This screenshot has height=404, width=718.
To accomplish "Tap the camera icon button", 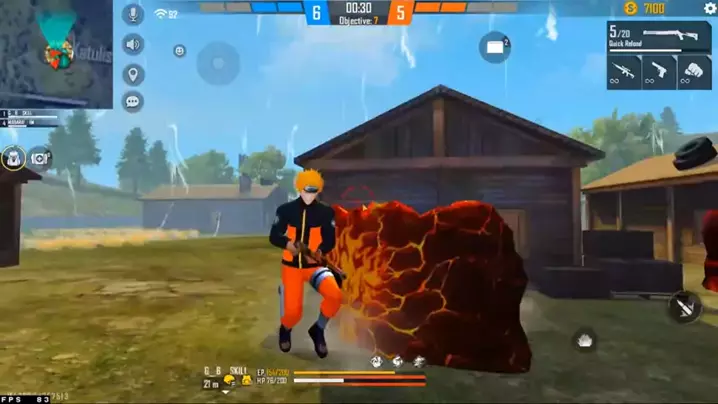I will 40,157.
